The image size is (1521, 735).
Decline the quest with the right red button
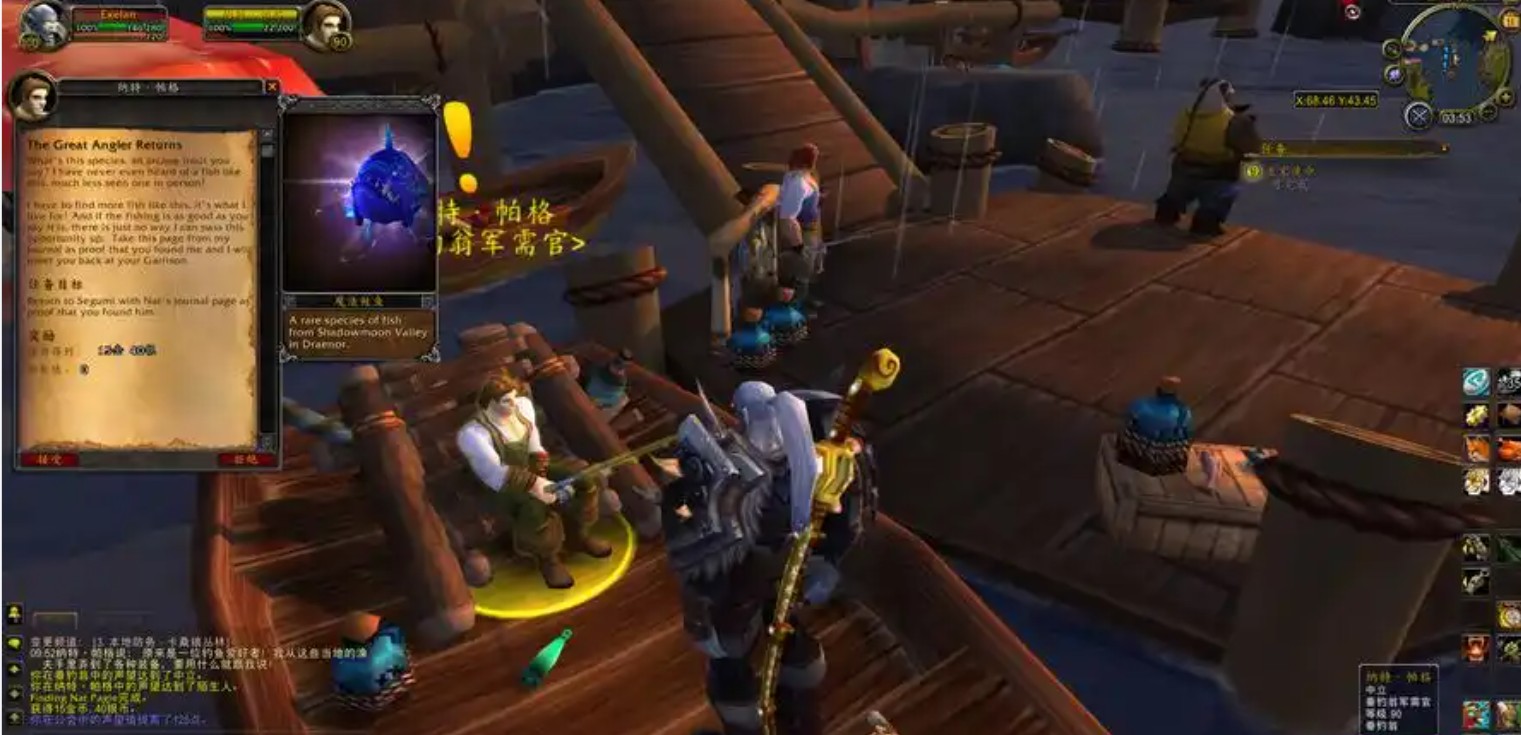pyautogui.click(x=246, y=459)
